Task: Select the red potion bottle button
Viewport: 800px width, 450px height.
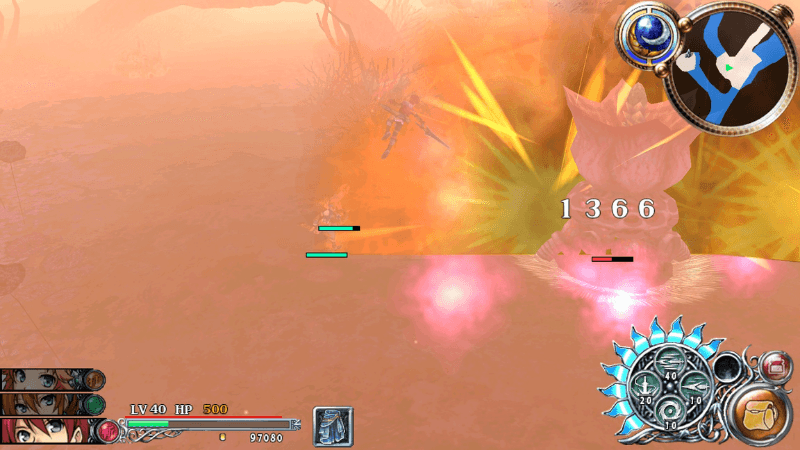Action: (x=775, y=367)
